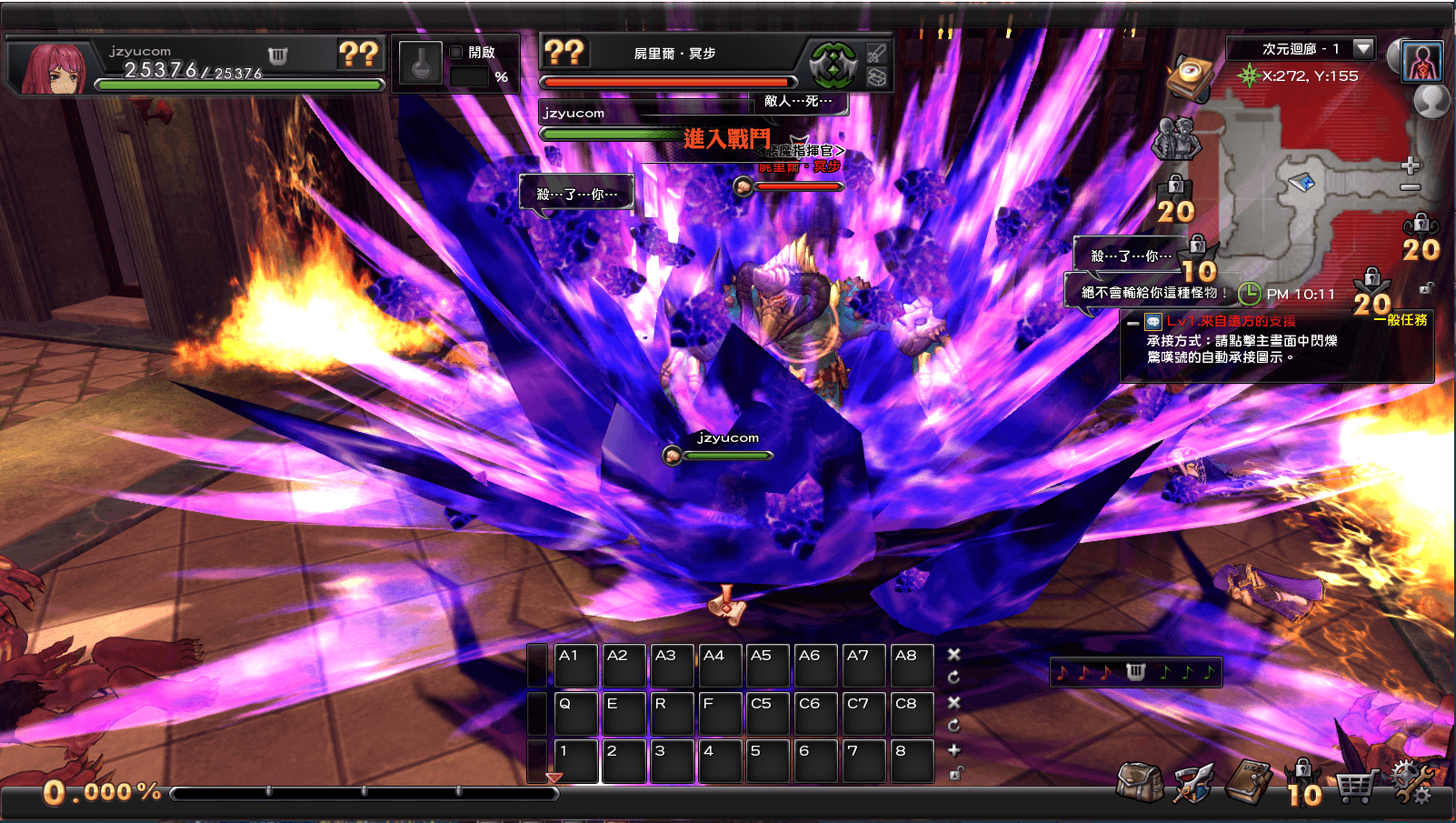1456x823 pixels.
Task: Click the plus zoom control on the minimap
Action: [x=1411, y=166]
